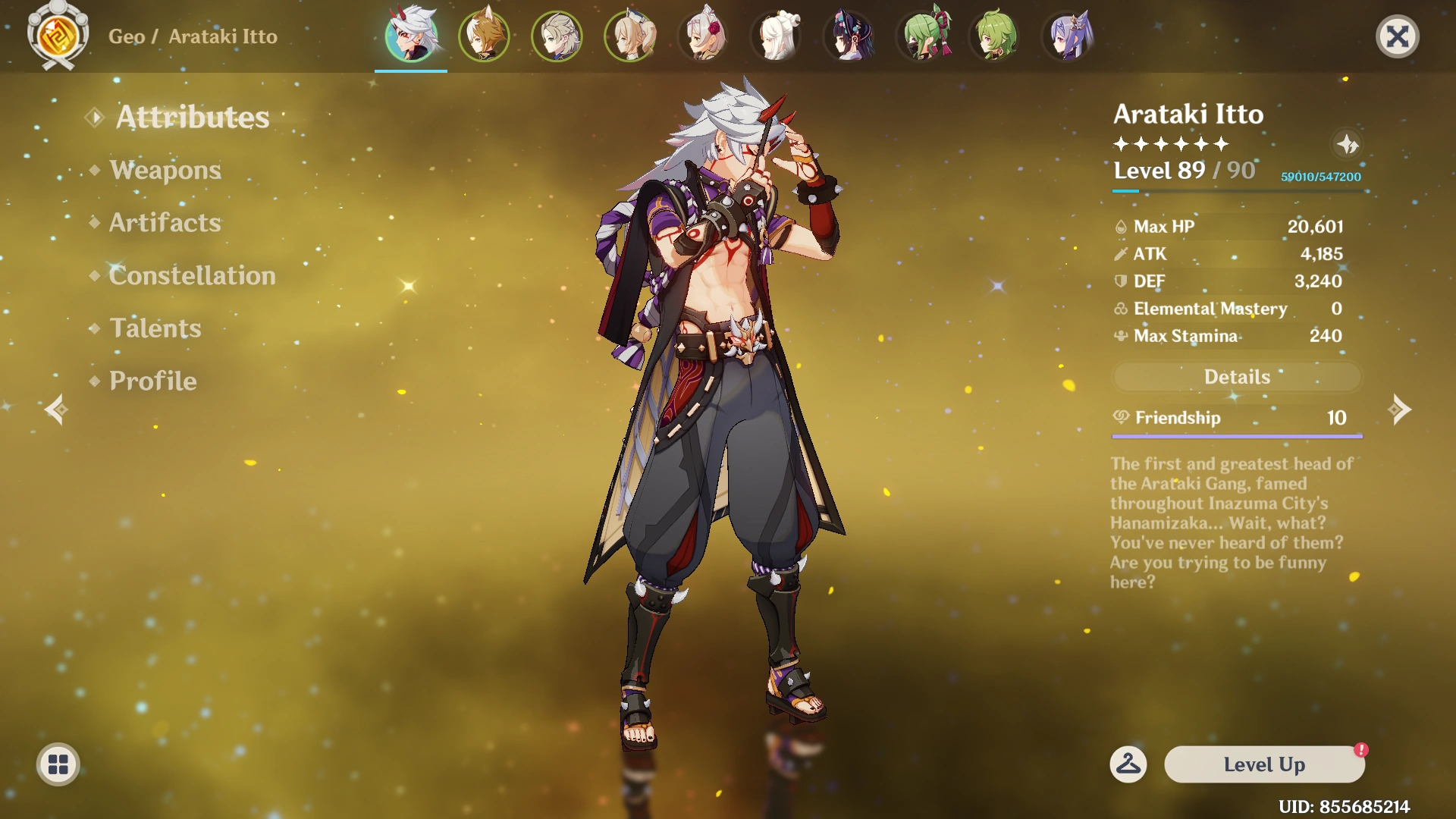Screen dimensions: 1456x819
Task: Select the Talents menu entry
Action: [x=154, y=328]
